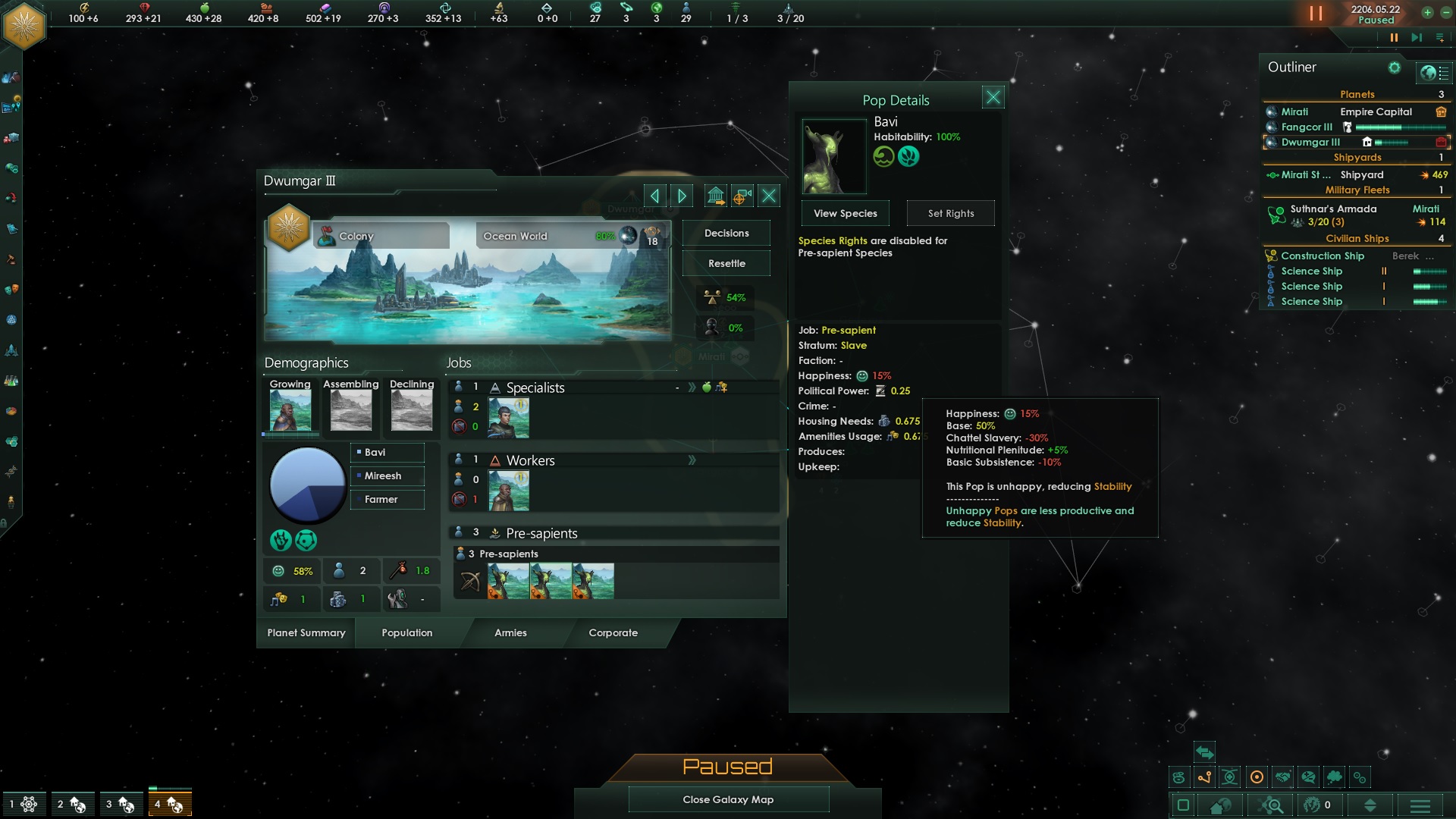Close the Pop Details panel
Image resolution: width=1456 pixels, height=819 pixels.
993,97
